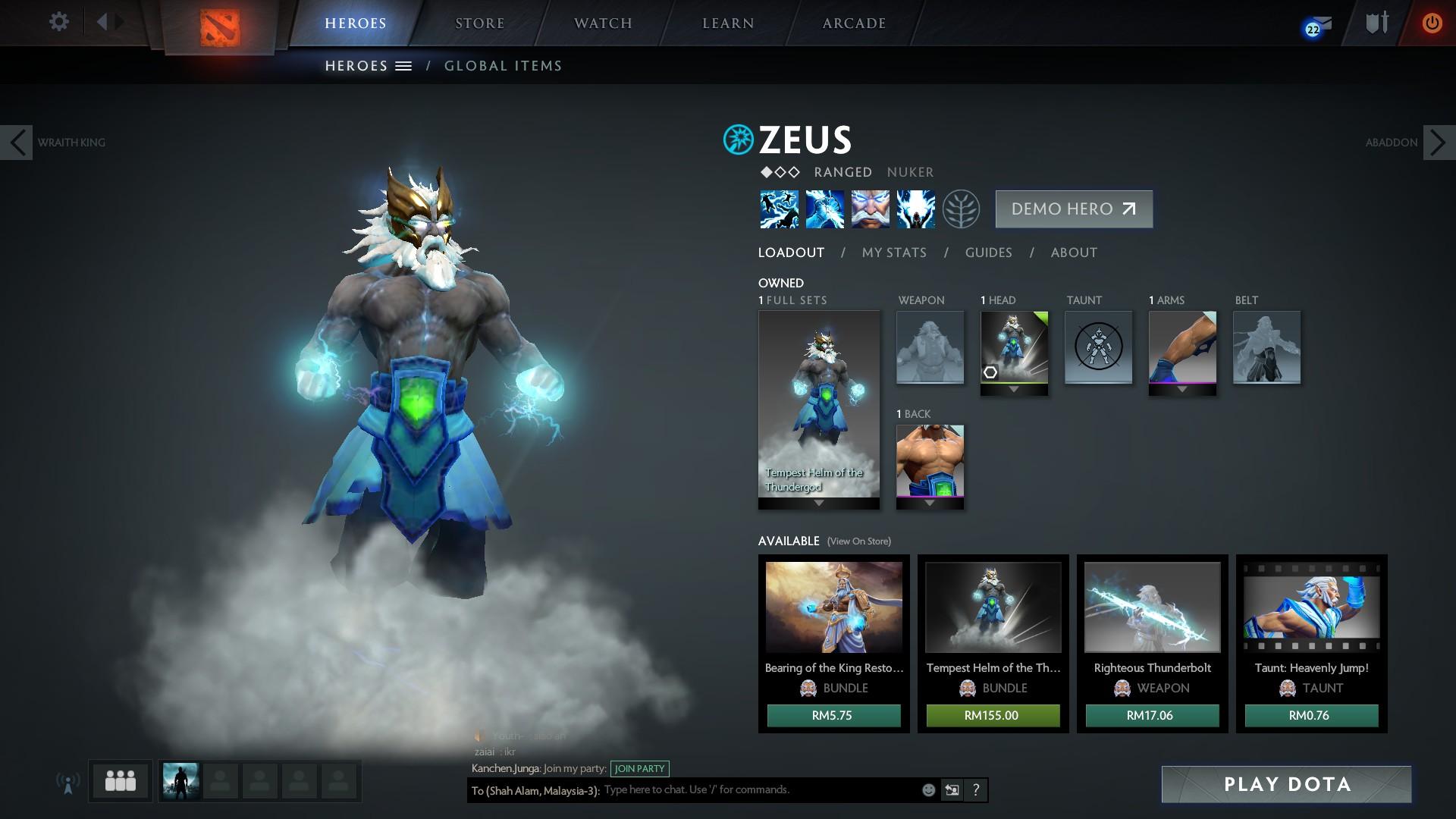
Task: Start matchmaking with Play Dota
Action: 1286,784
